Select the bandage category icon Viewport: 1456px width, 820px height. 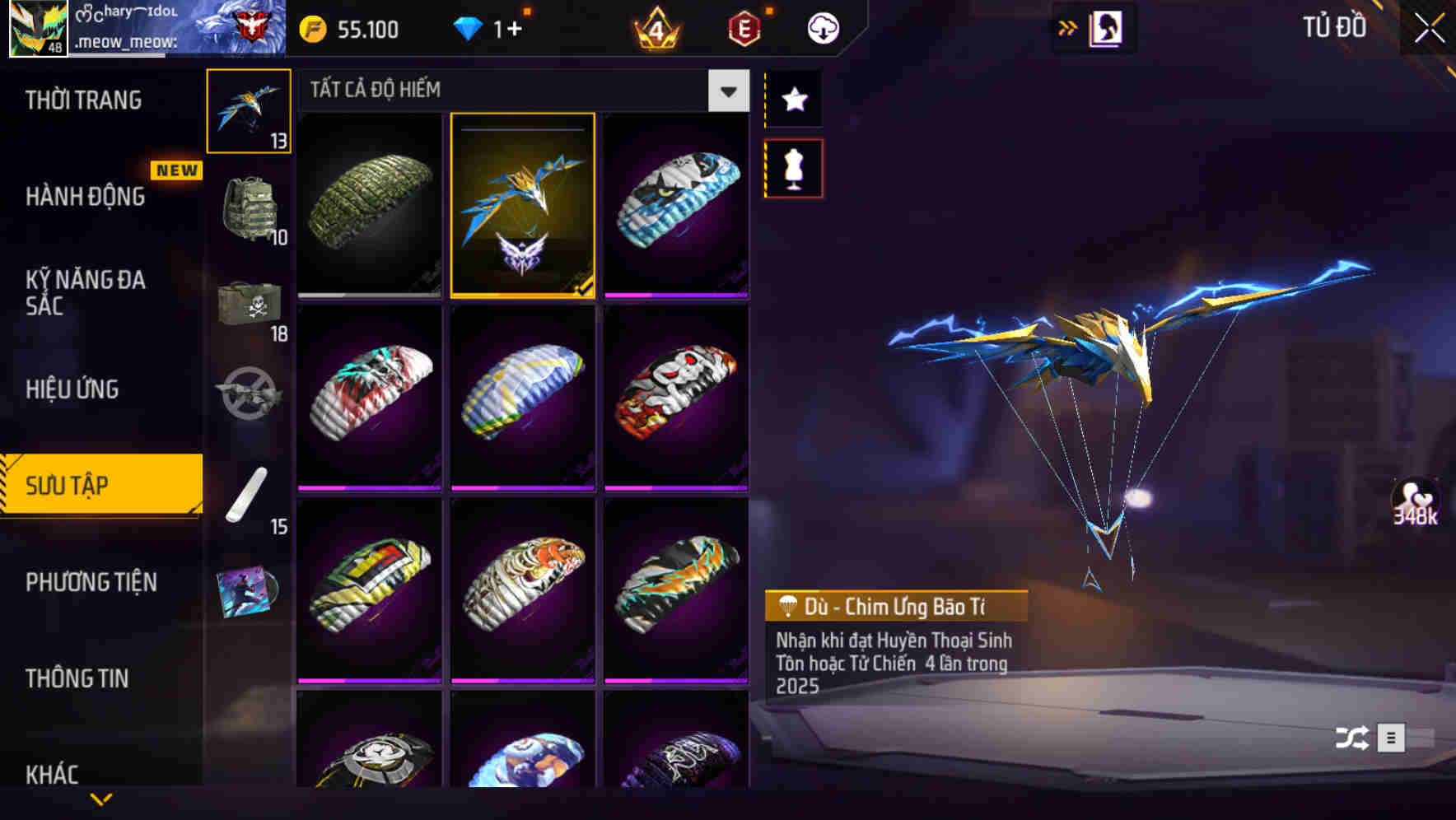click(250, 496)
